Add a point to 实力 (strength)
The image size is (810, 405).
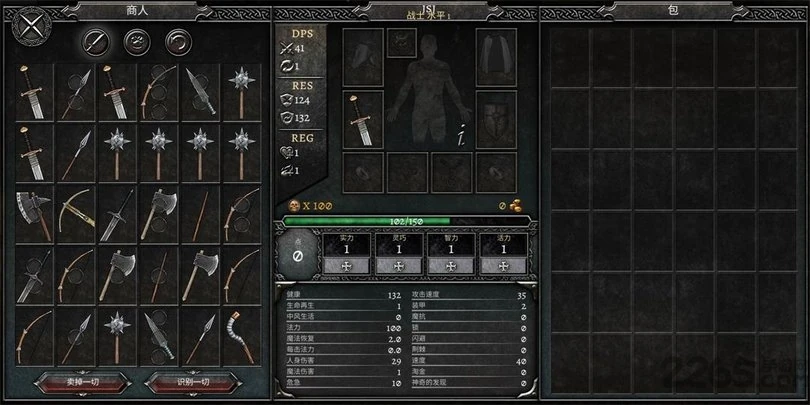click(345, 266)
